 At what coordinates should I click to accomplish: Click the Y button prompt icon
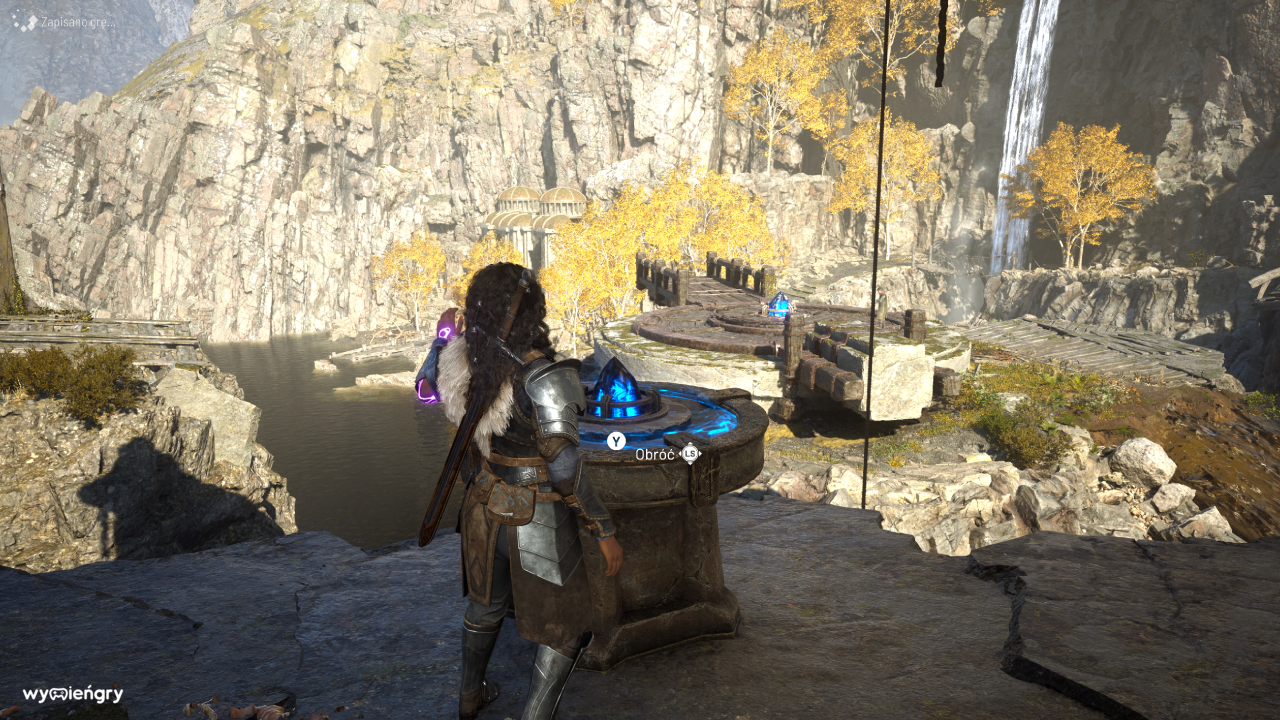coord(616,441)
